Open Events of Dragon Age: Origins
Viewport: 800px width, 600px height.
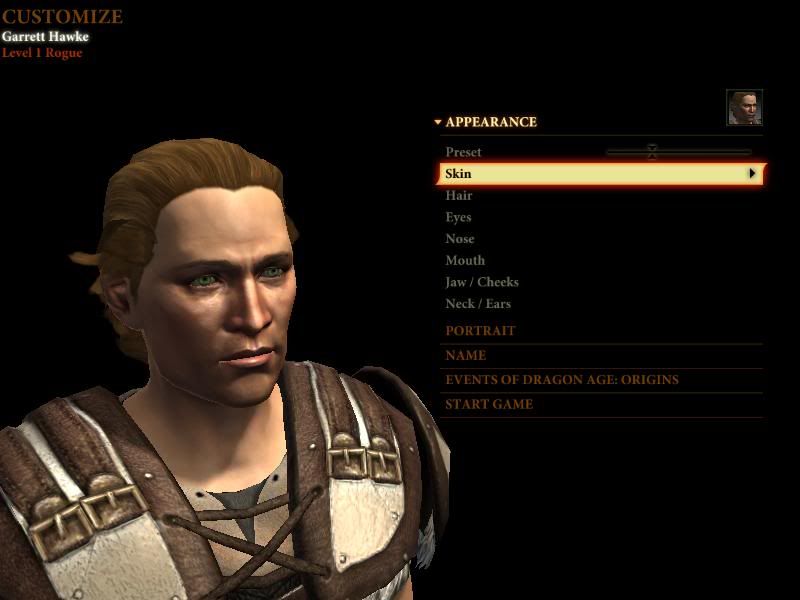[x=562, y=380]
